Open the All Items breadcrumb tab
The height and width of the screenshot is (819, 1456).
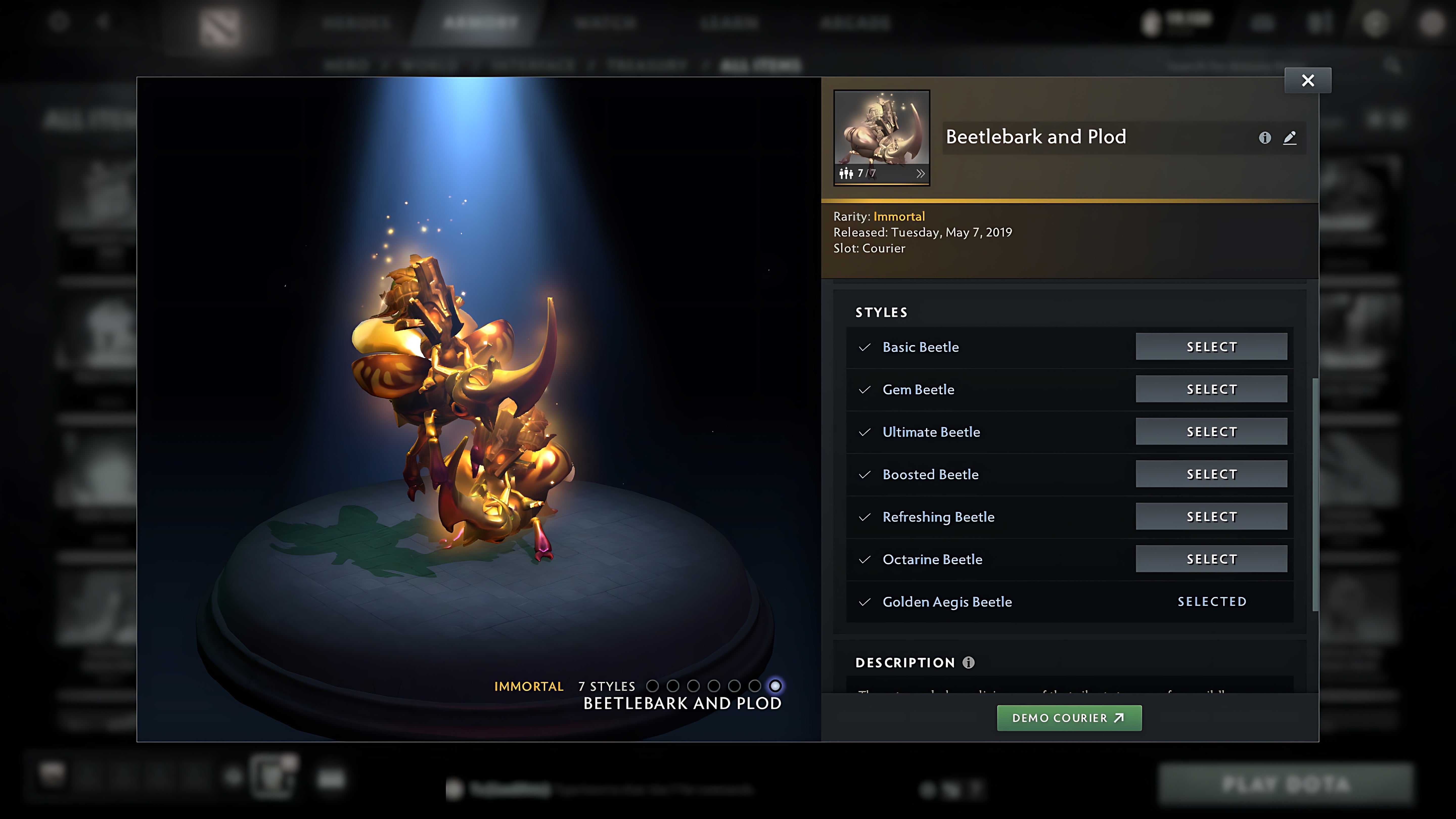pos(760,64)
